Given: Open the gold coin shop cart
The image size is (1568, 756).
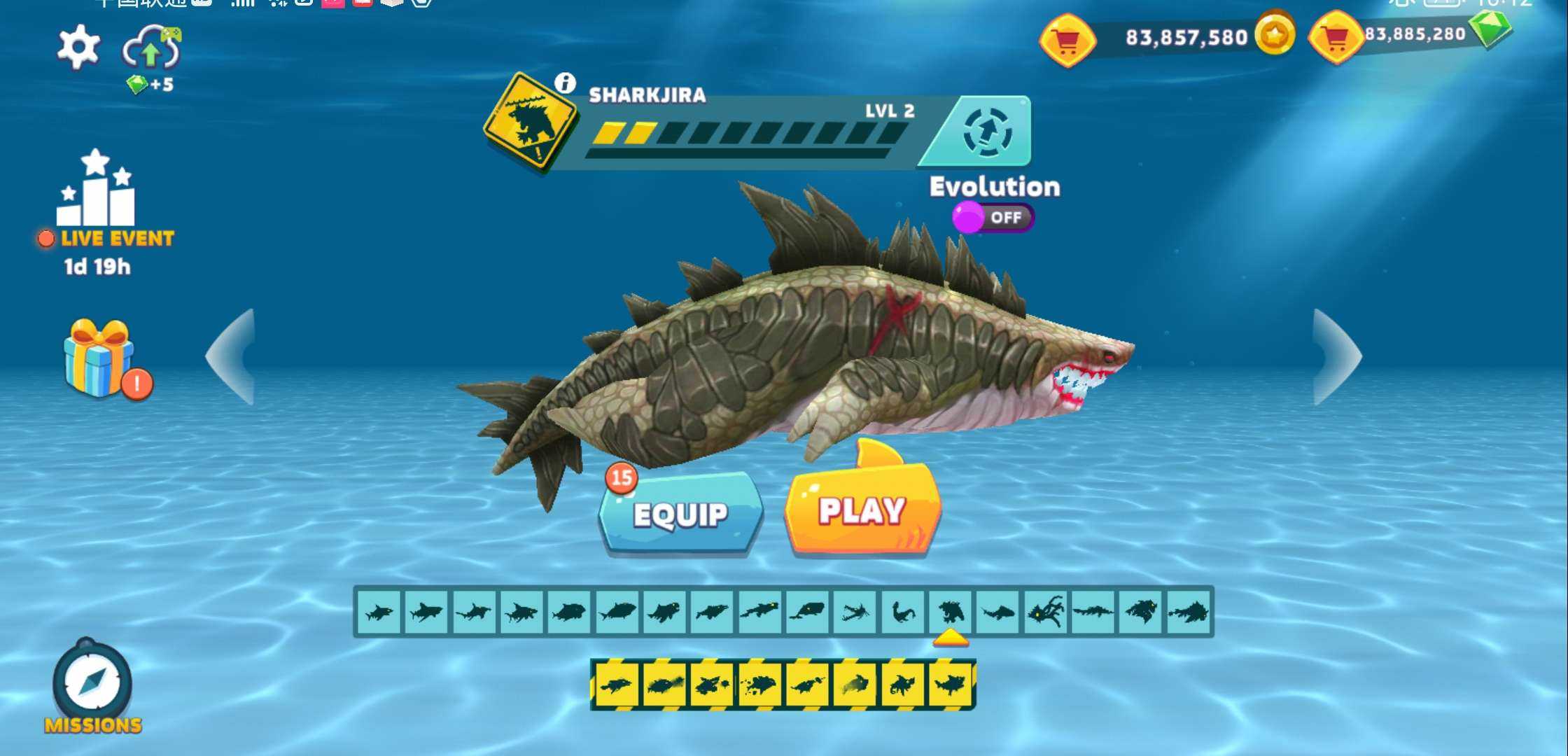Looking at the screenshot, I should (x=1067, y=41).
